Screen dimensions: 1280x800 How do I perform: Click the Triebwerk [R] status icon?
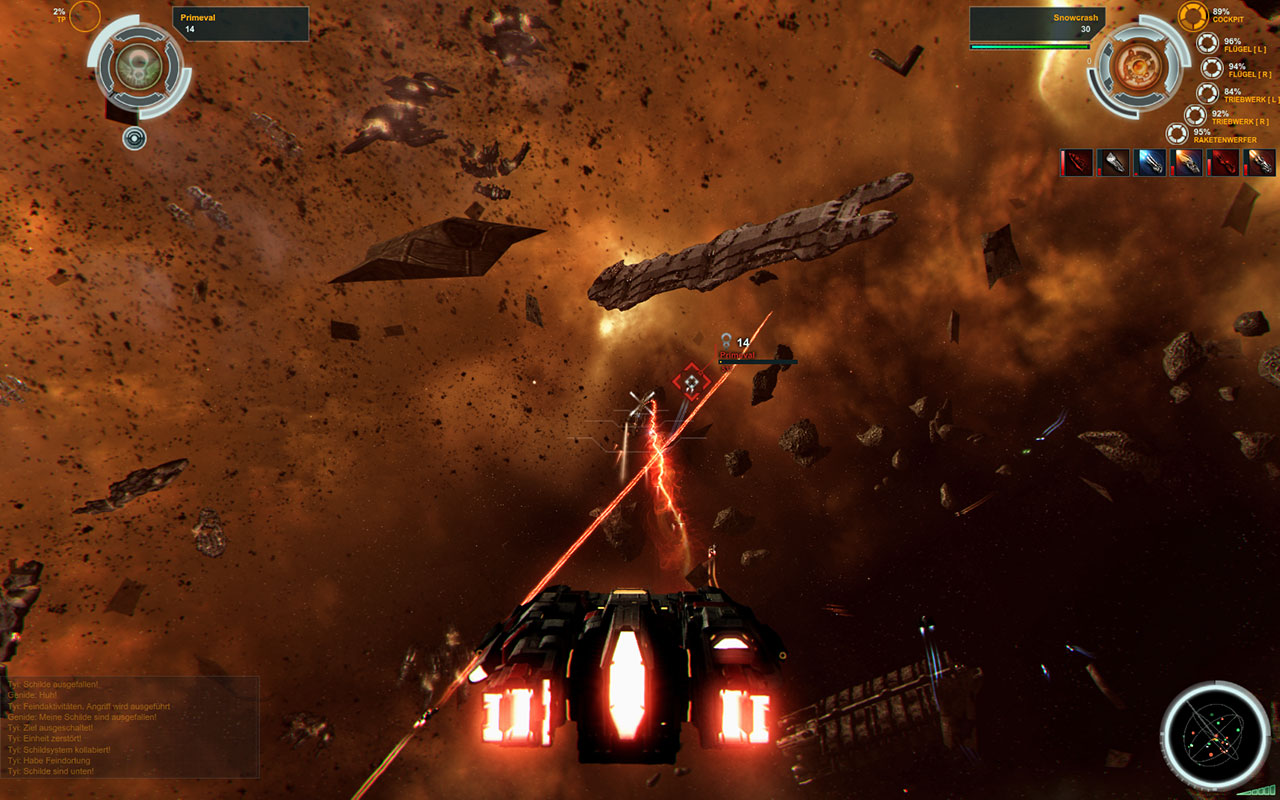pos(1194,114)
